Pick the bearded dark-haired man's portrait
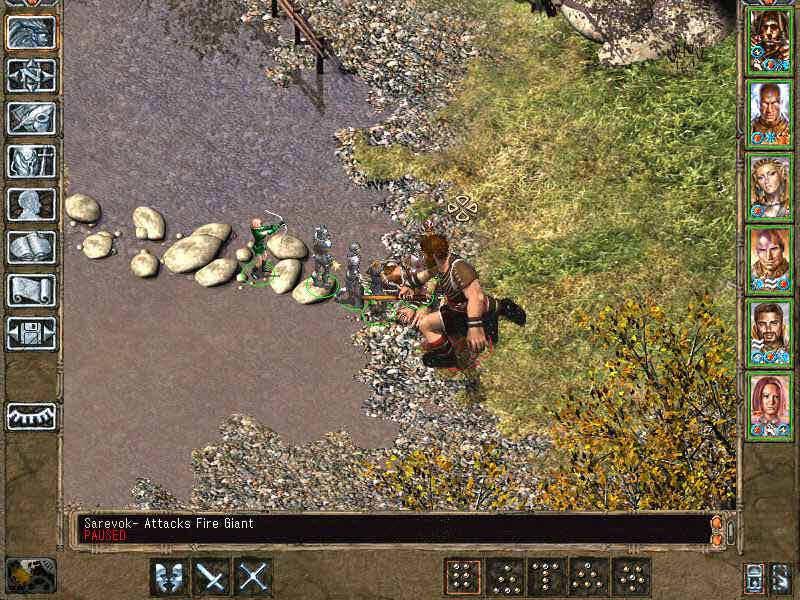The image size is (800, 600). coord(770,333)
